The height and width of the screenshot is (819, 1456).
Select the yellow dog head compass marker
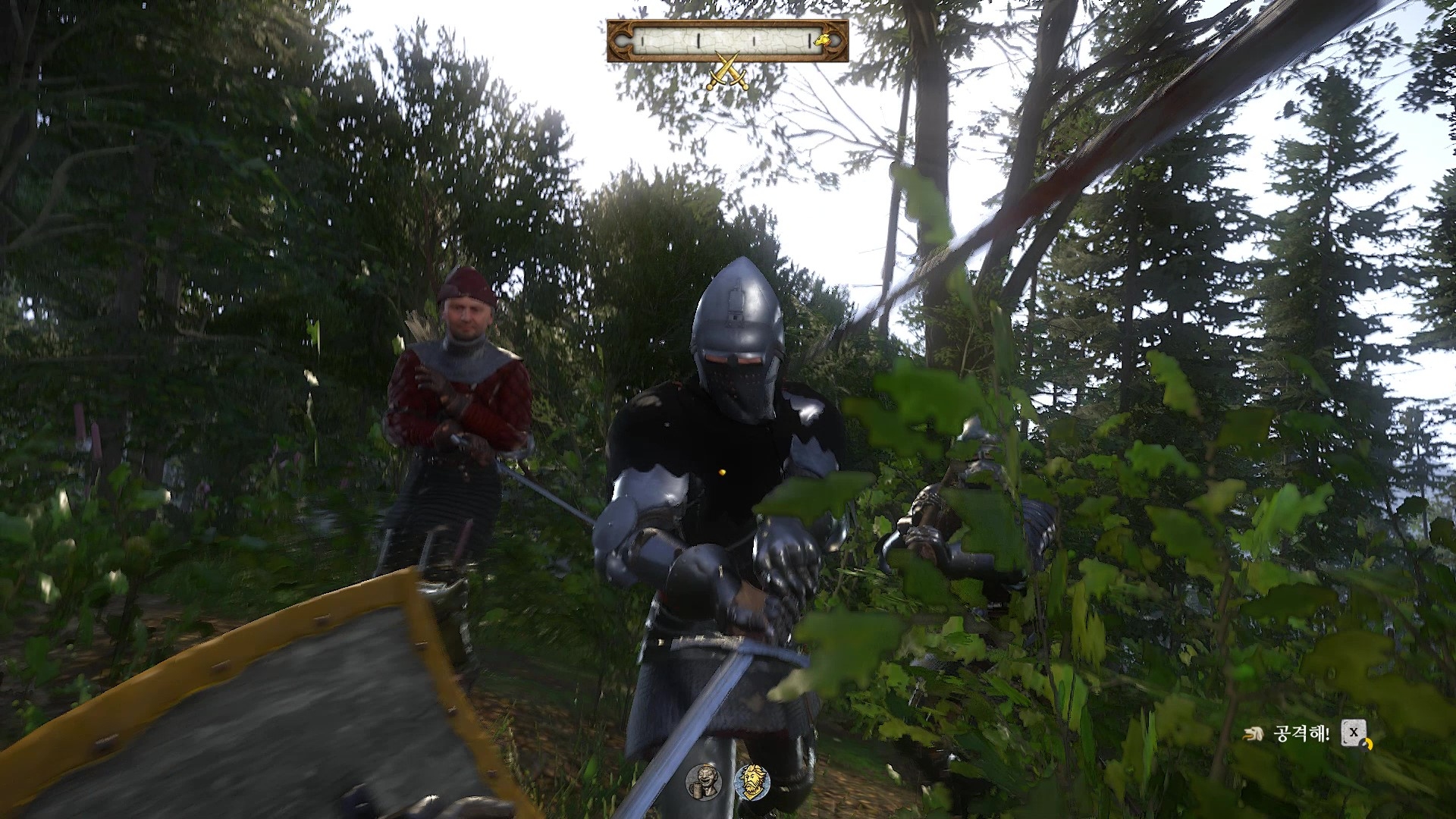coord(821,39)
